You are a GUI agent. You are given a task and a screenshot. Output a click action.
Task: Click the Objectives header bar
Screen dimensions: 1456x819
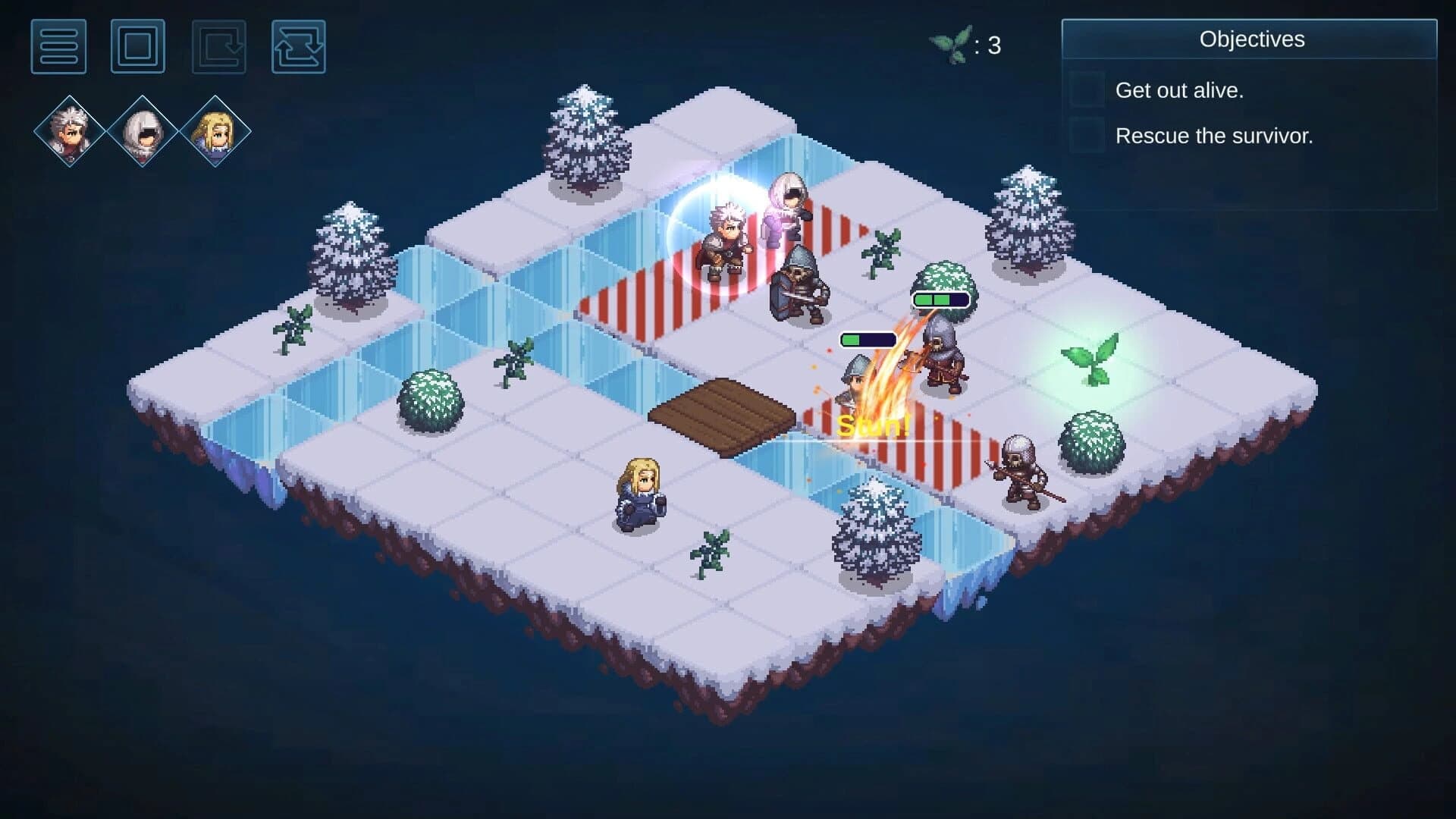(x=1252, y=39)
